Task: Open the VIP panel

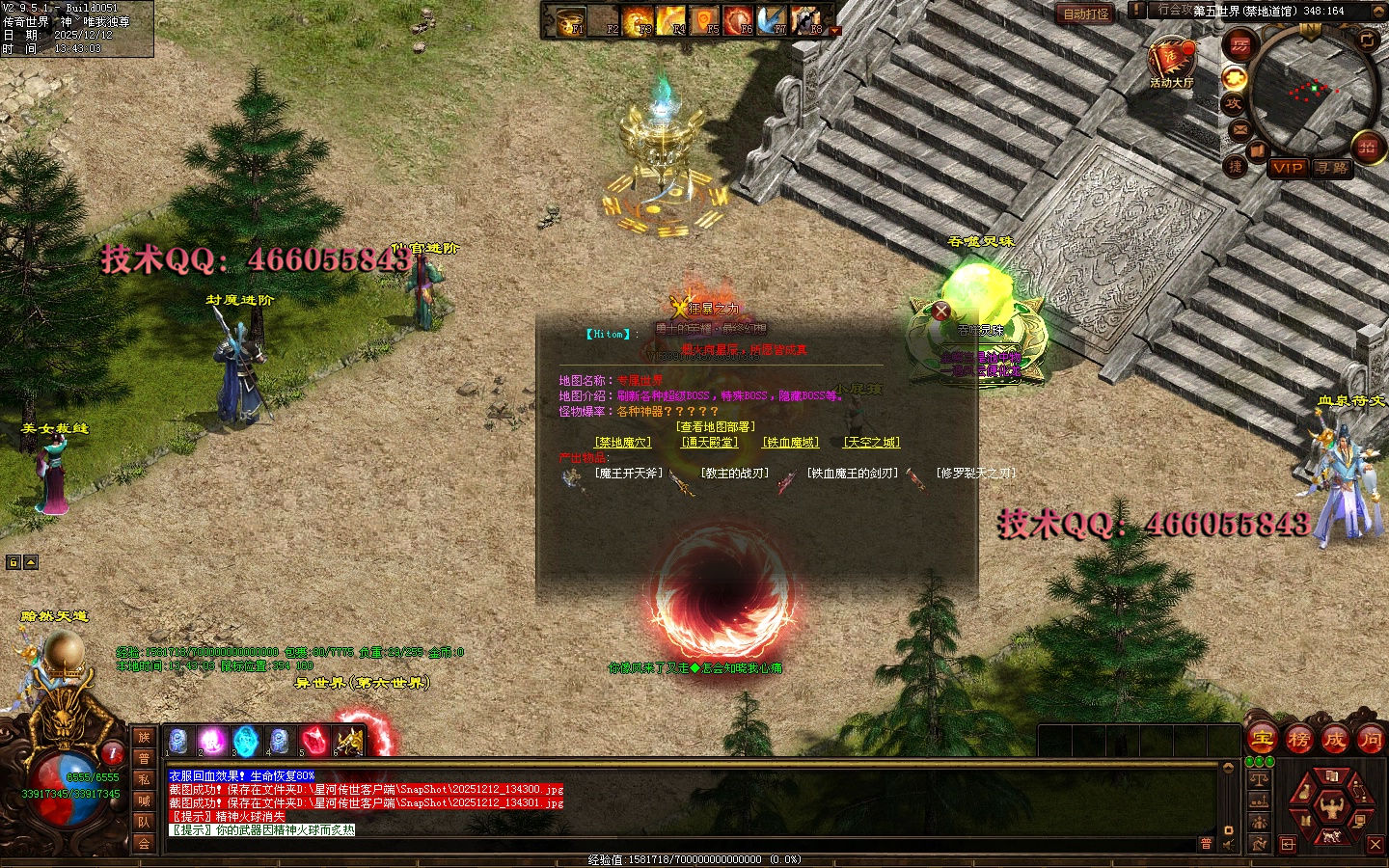Action: tap(1287, 168)
